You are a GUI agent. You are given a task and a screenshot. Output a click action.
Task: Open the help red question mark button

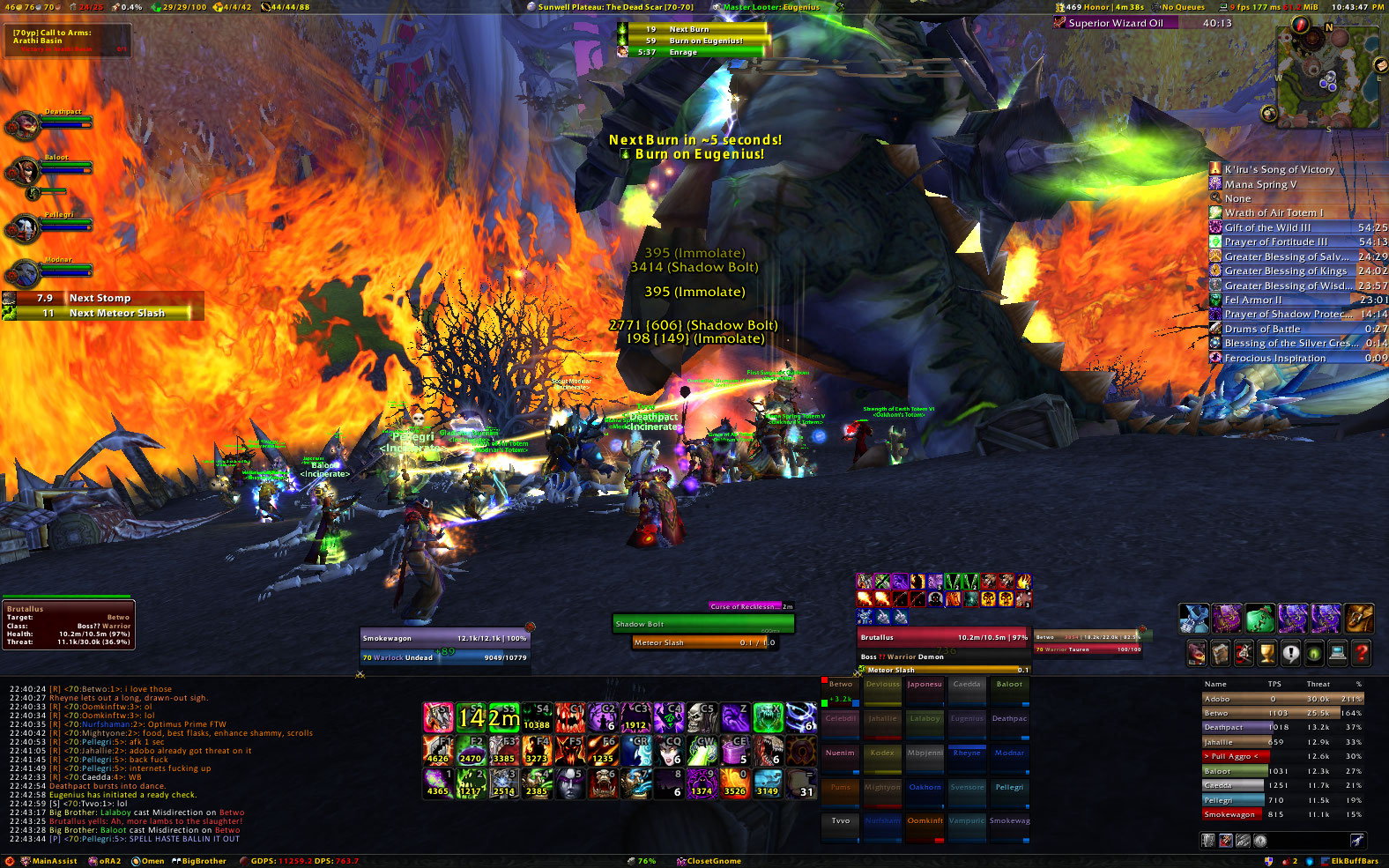[x=1361, y=653]
